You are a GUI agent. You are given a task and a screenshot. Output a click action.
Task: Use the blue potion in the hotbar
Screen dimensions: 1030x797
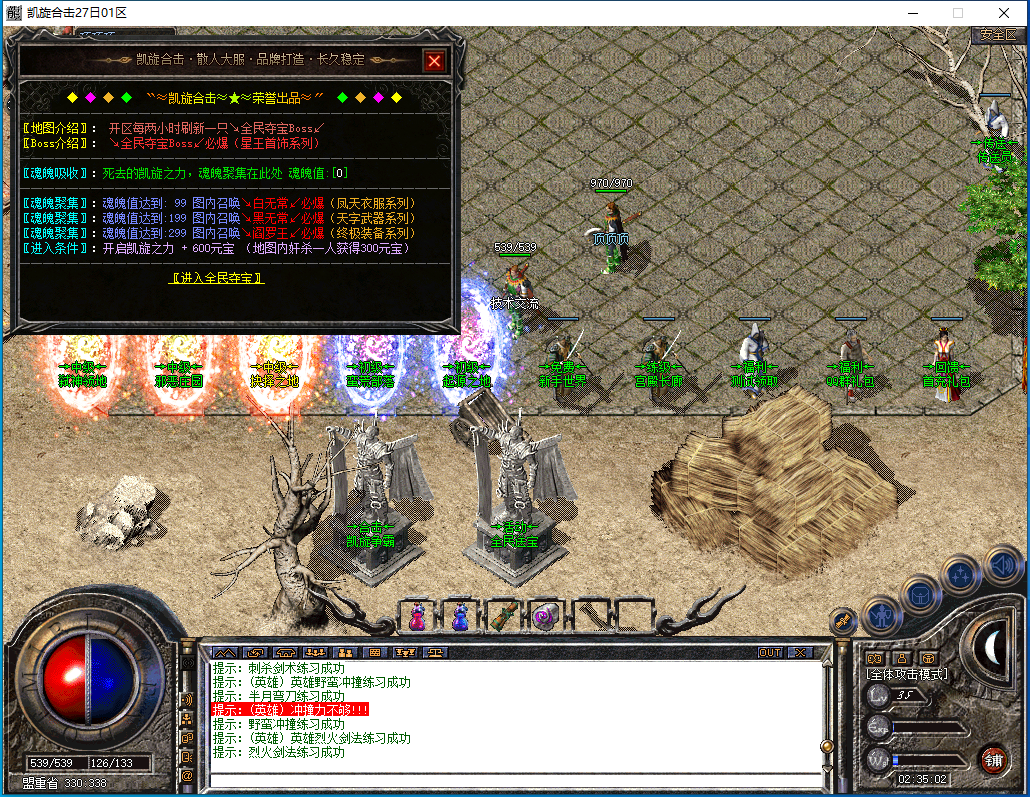(460, 617)
